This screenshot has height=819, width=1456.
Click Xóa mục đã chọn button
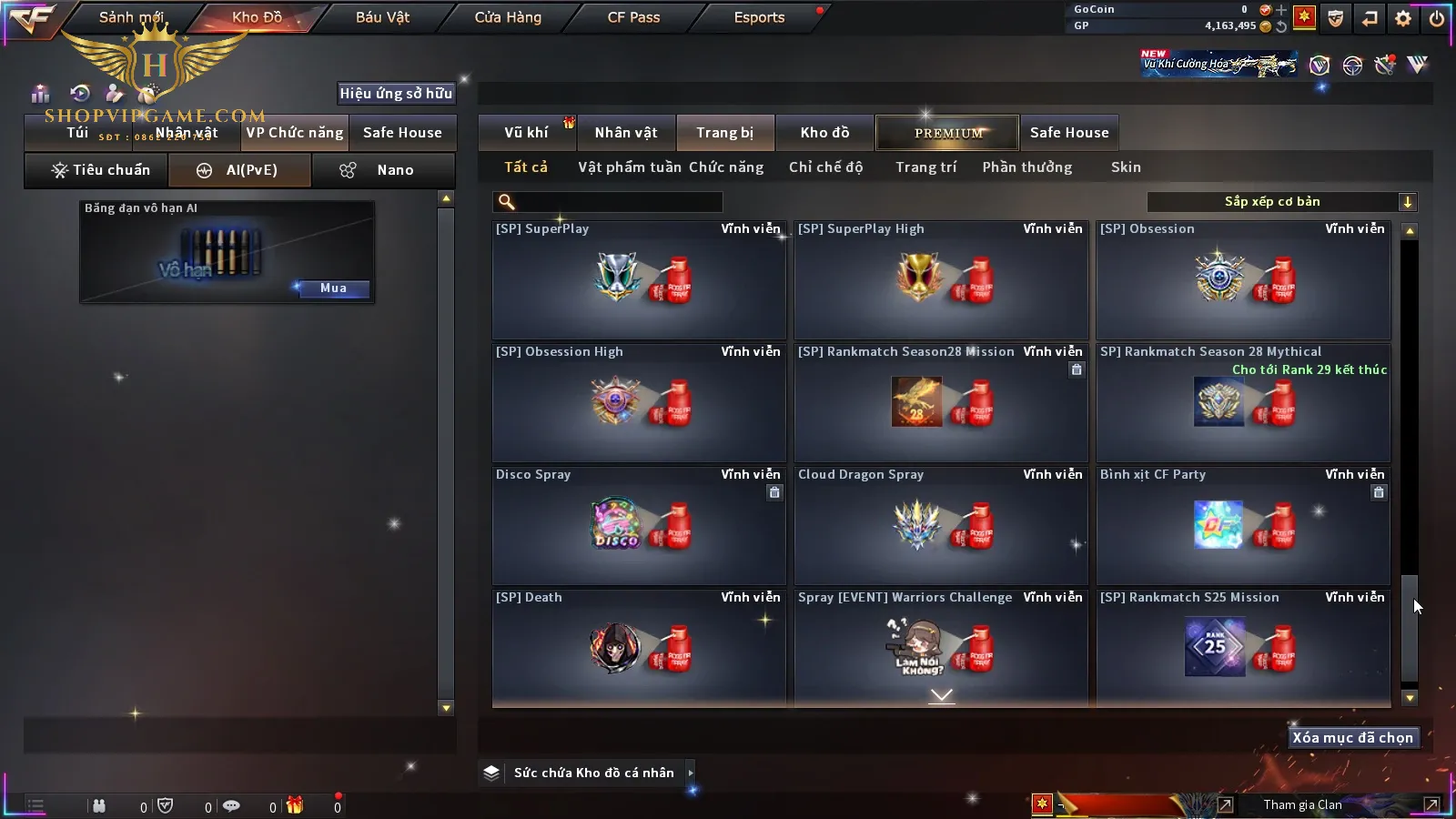click(1352, 738)
